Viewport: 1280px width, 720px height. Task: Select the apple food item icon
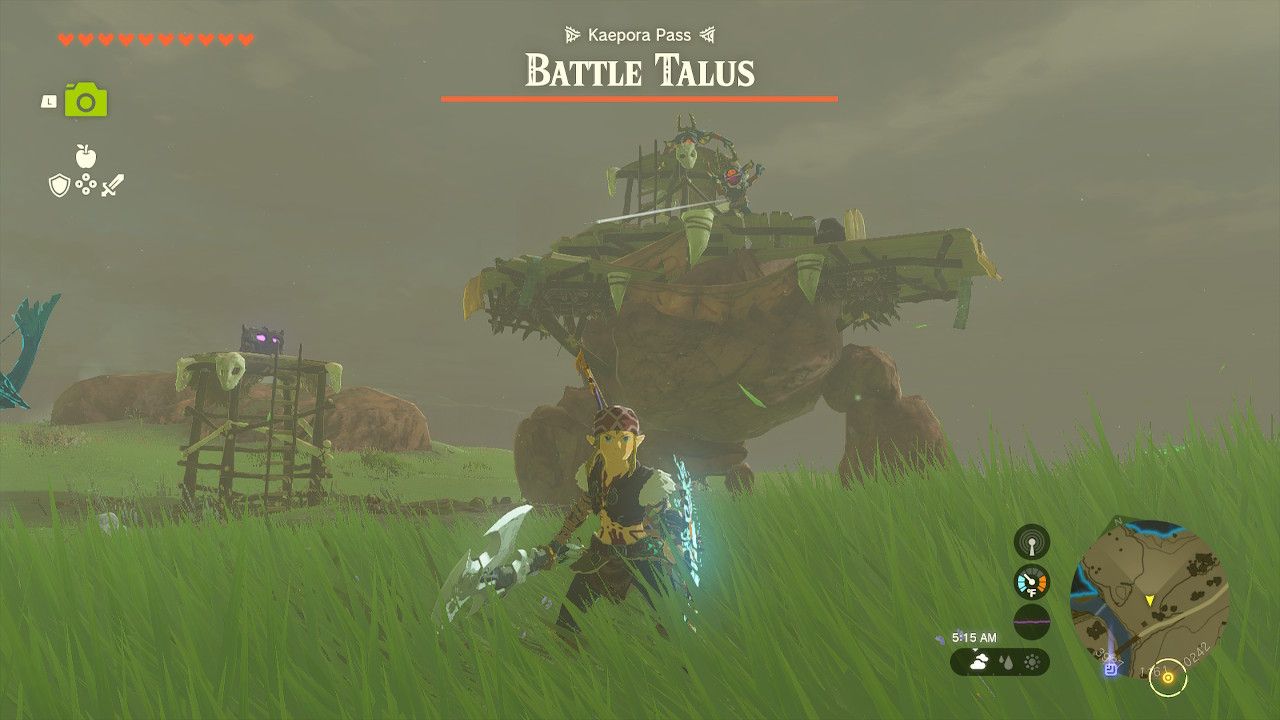tap(85, 156)
